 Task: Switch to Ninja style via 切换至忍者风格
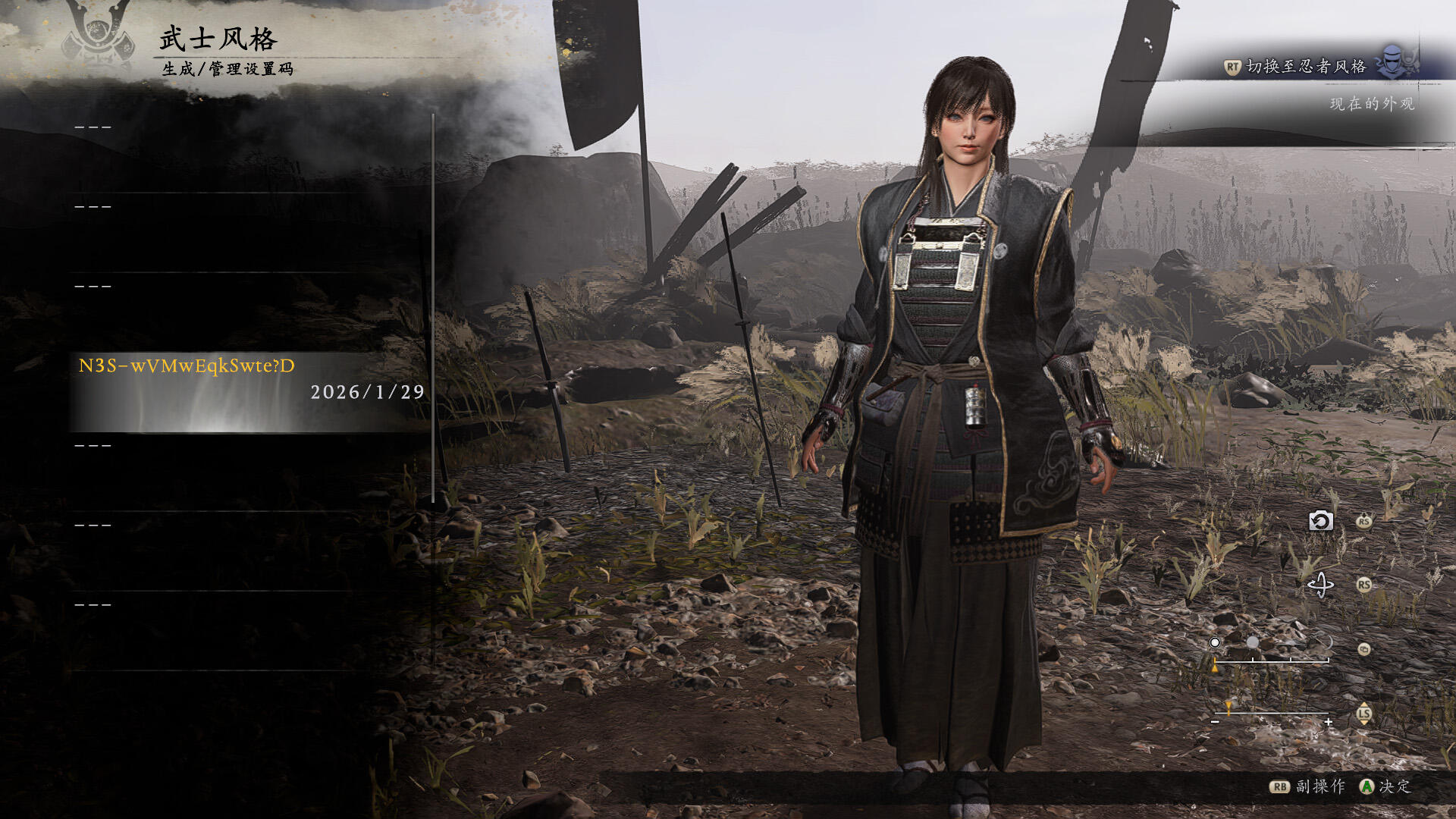coord(1306,67)
